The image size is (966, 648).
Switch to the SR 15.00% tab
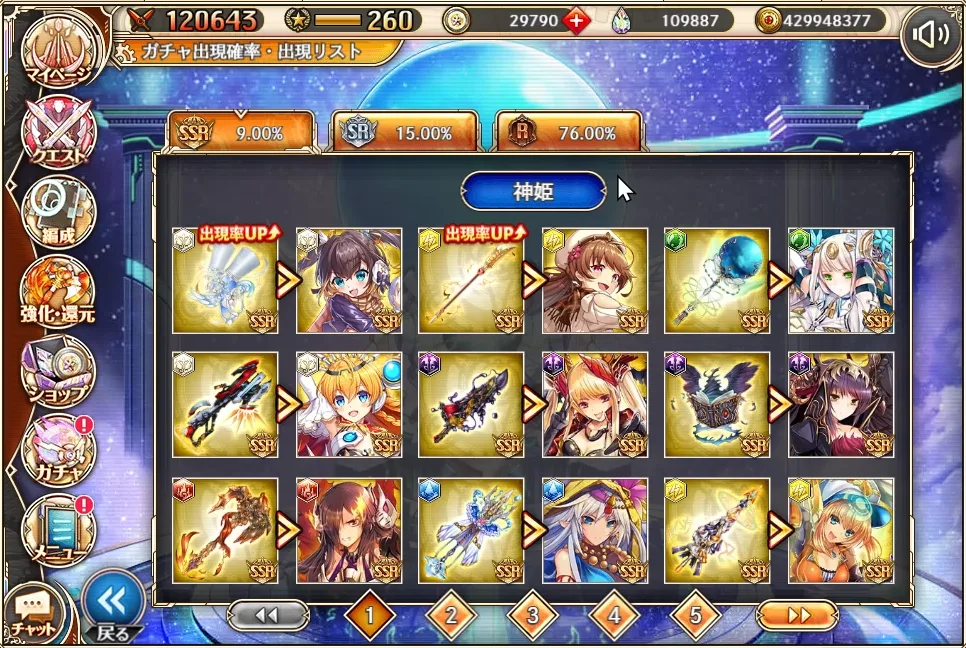click(x=404, y=132)
